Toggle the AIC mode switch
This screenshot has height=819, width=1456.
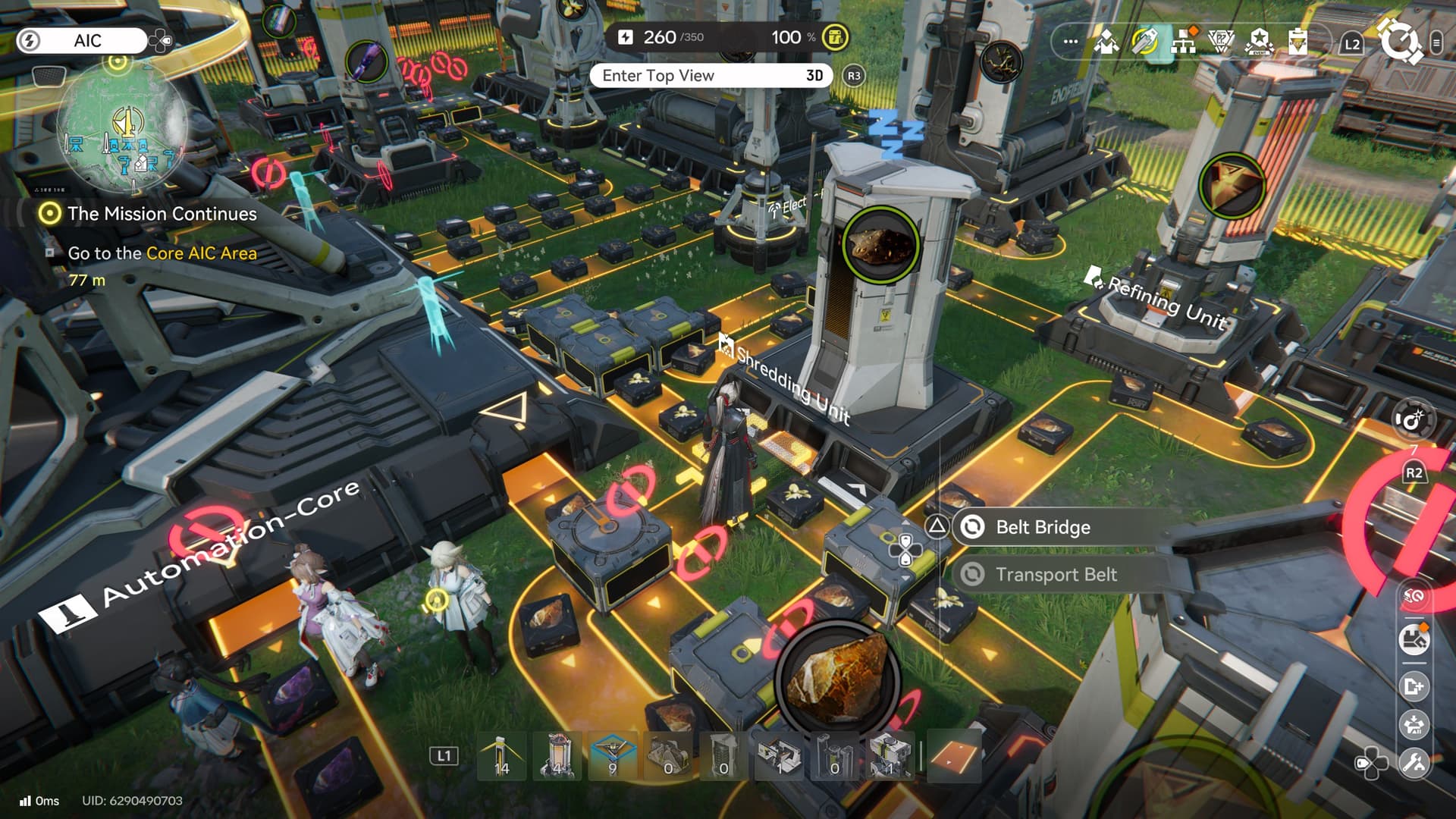click(x=82, y=41)
